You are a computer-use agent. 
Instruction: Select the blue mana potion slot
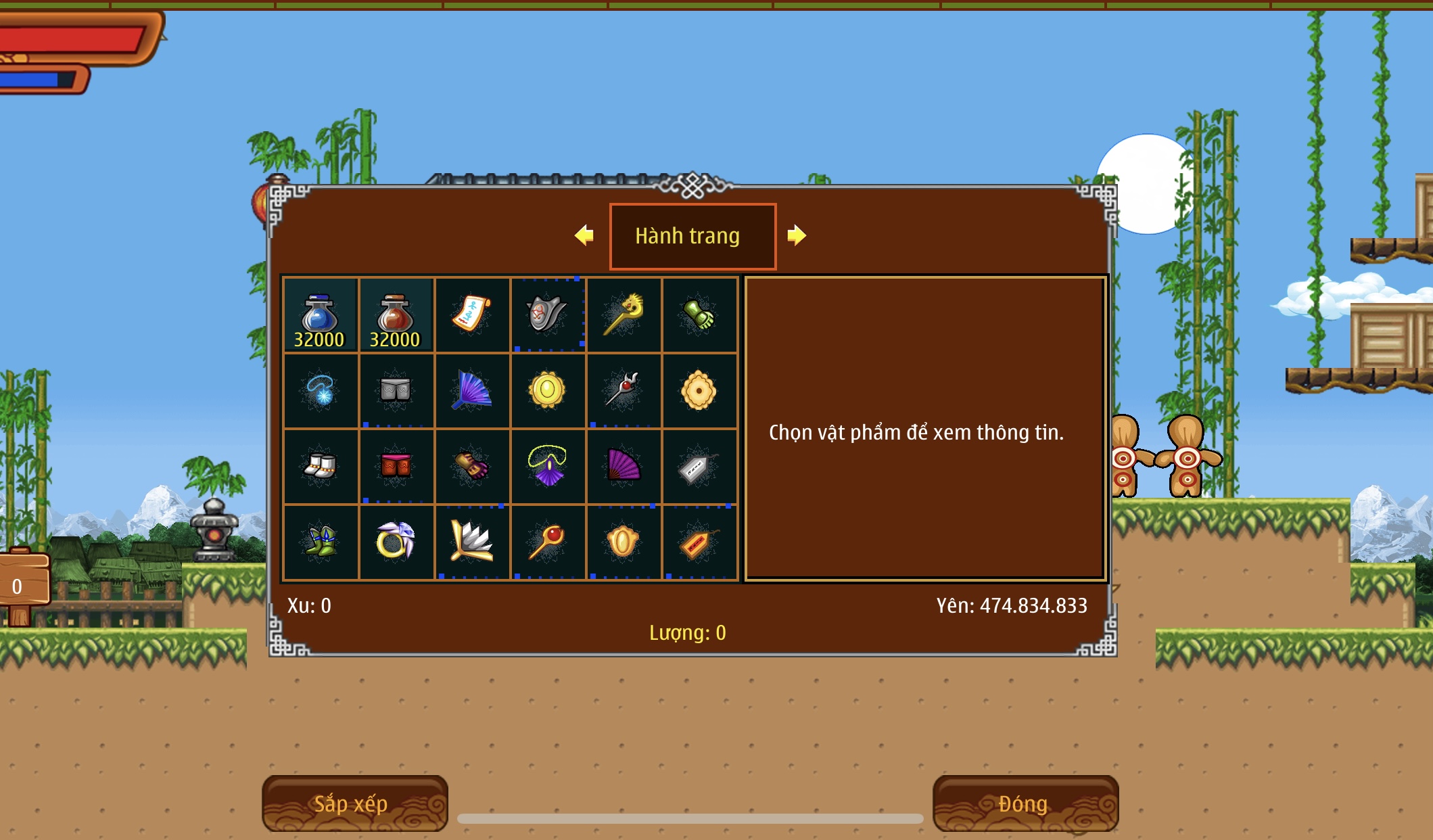tap(320, 315)
